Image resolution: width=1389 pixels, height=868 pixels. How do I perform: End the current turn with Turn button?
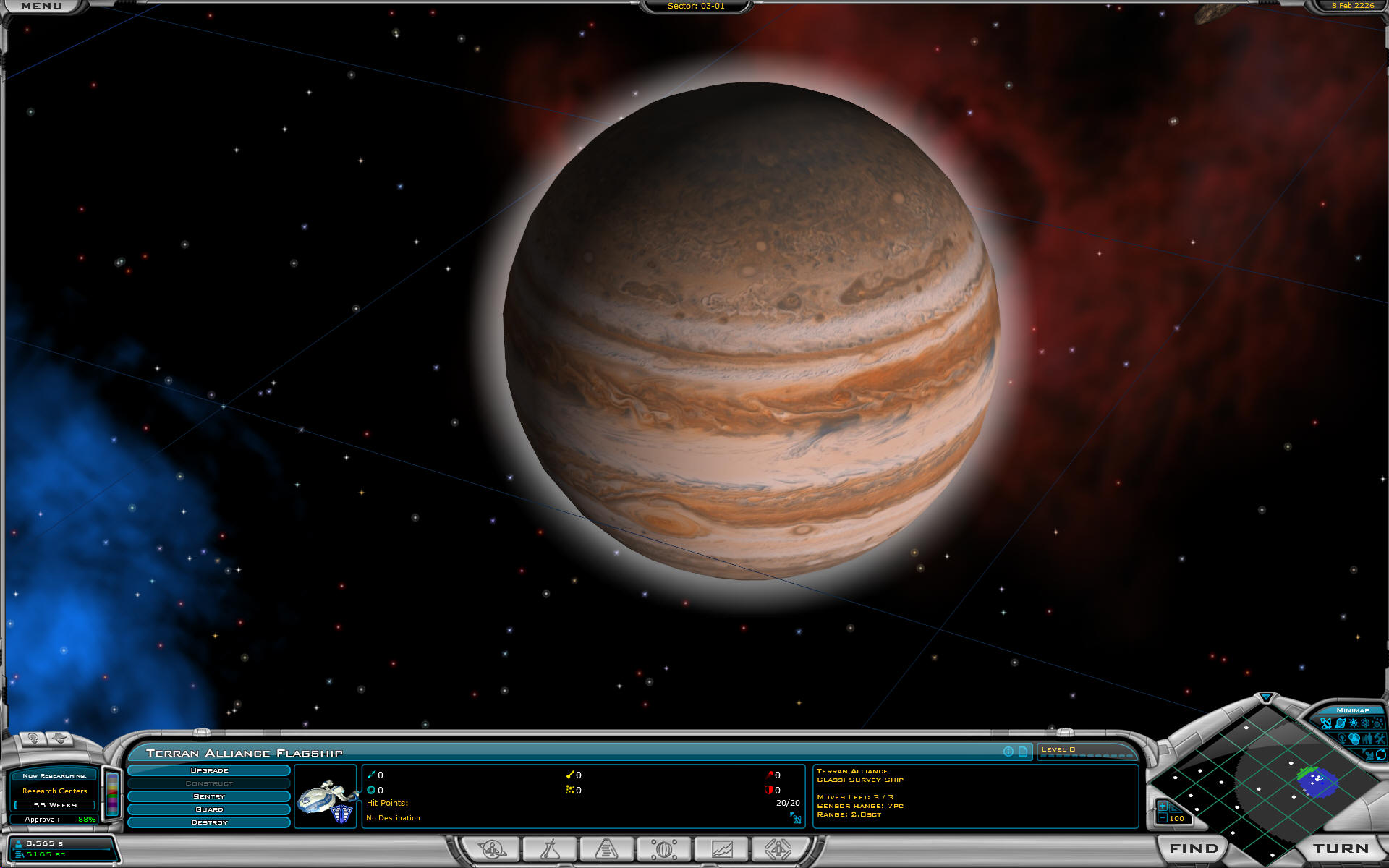tap(1341, 848)
